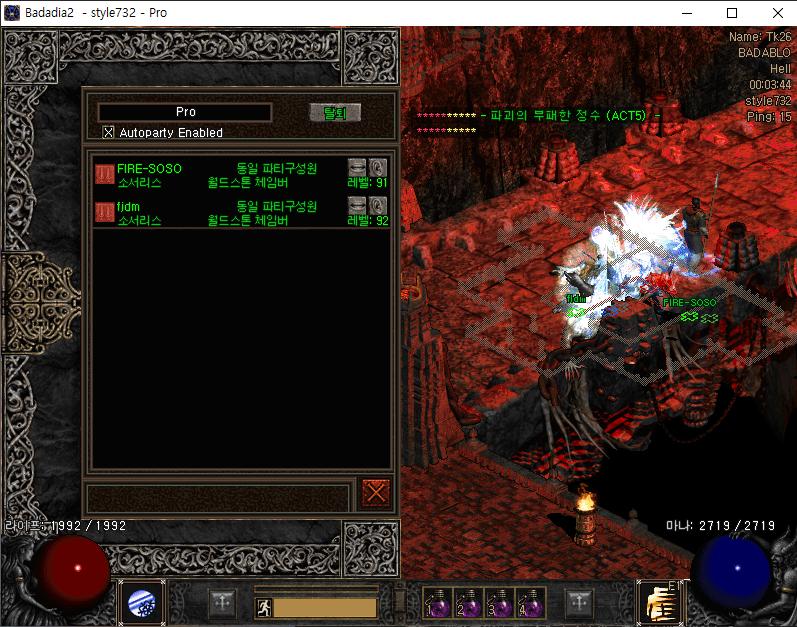Mute fjdm with the lips icon

click(357, 204)
